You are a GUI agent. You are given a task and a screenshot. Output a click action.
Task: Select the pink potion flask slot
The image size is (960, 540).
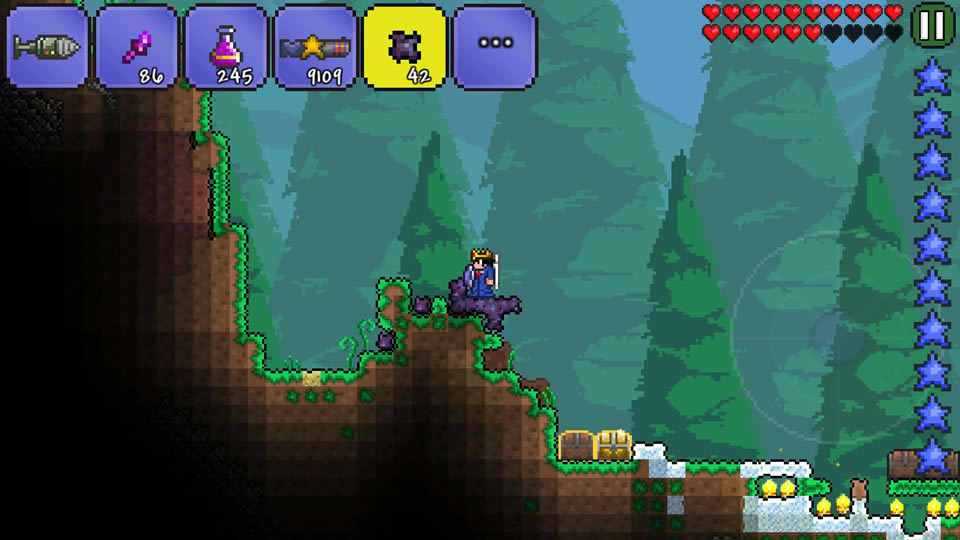click(226, 47)
